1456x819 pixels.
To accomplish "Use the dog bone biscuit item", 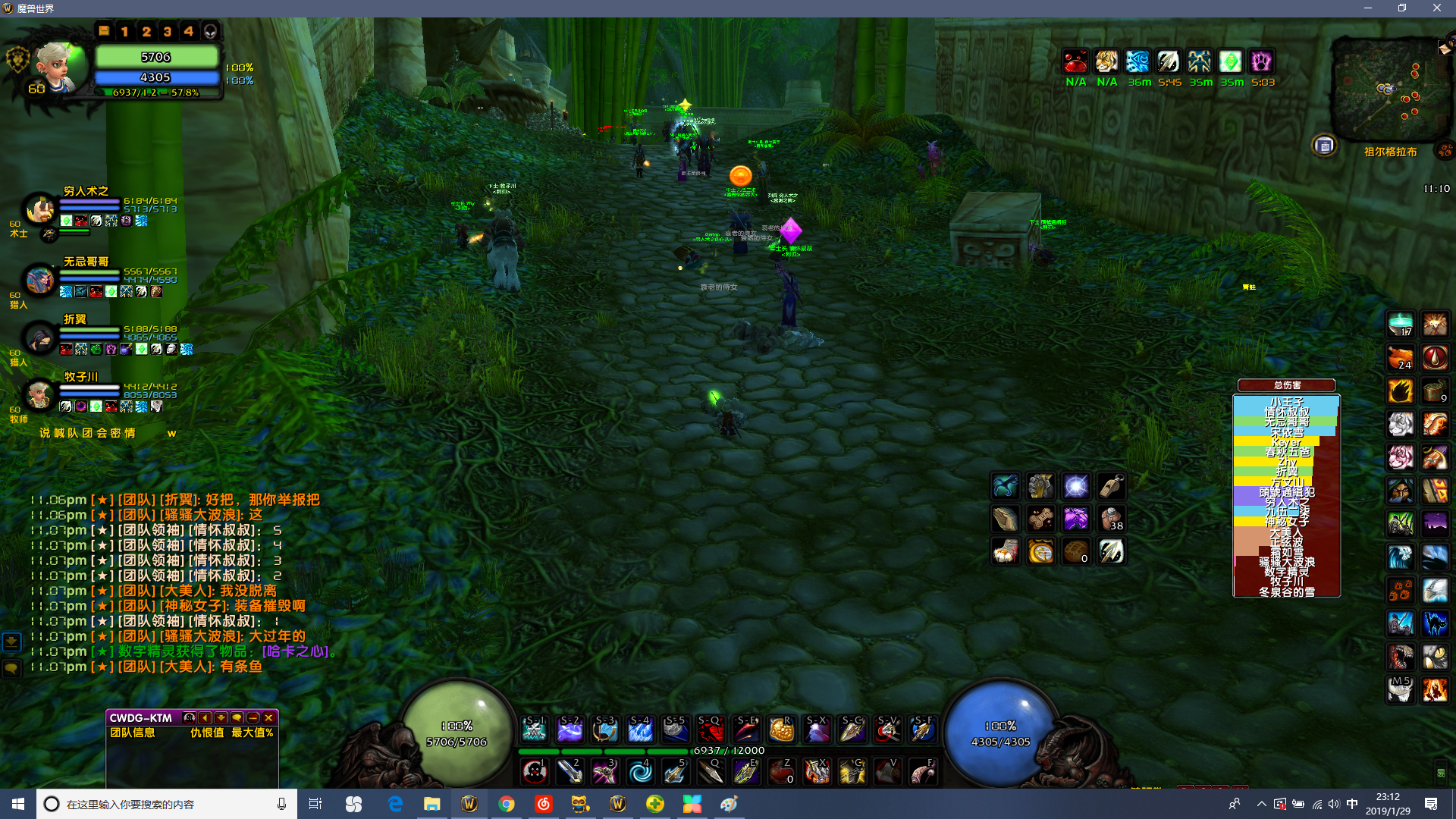I will pyautogui.click(x=1040, y=519).
